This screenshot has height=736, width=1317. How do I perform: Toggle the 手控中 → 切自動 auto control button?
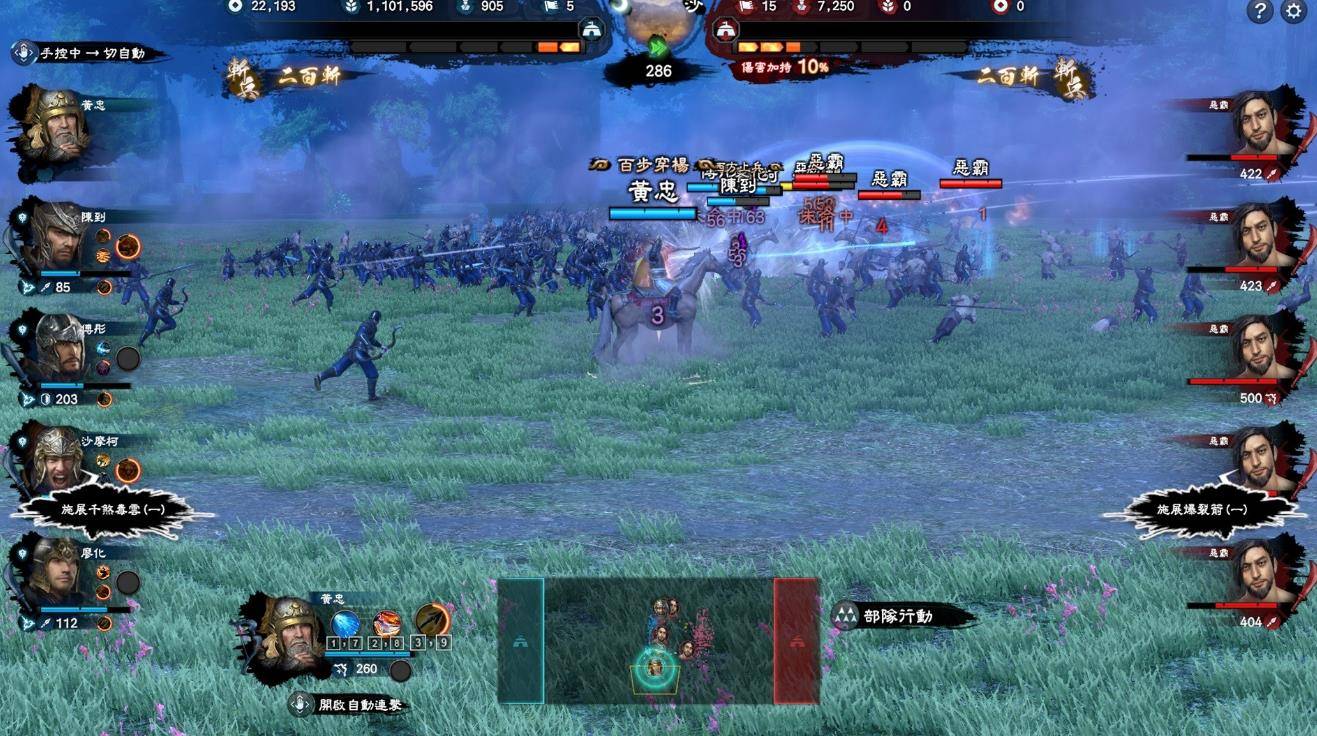pos(88,53)
